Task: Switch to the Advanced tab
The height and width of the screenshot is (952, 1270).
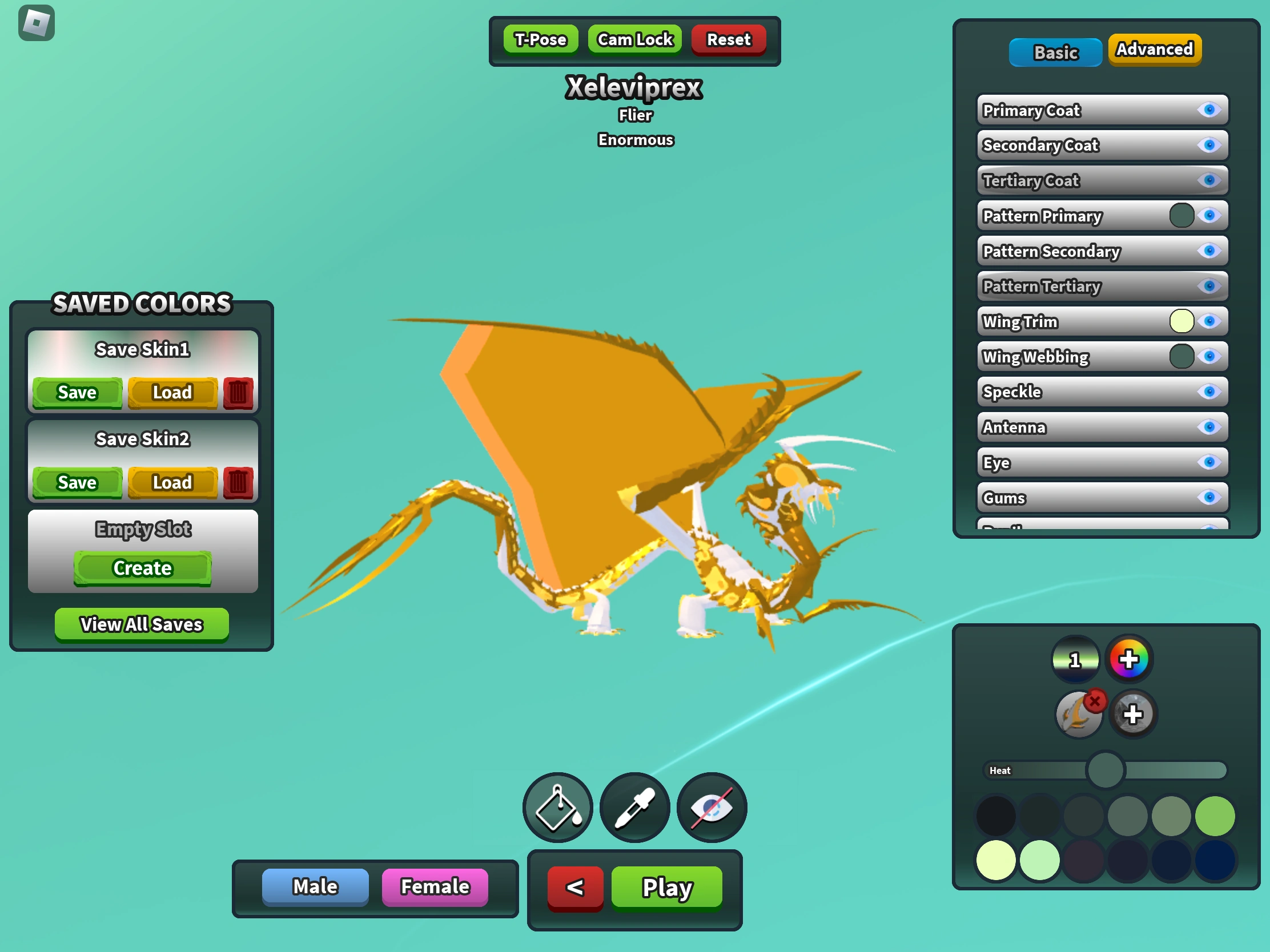Action: [x=1155, y=49]
